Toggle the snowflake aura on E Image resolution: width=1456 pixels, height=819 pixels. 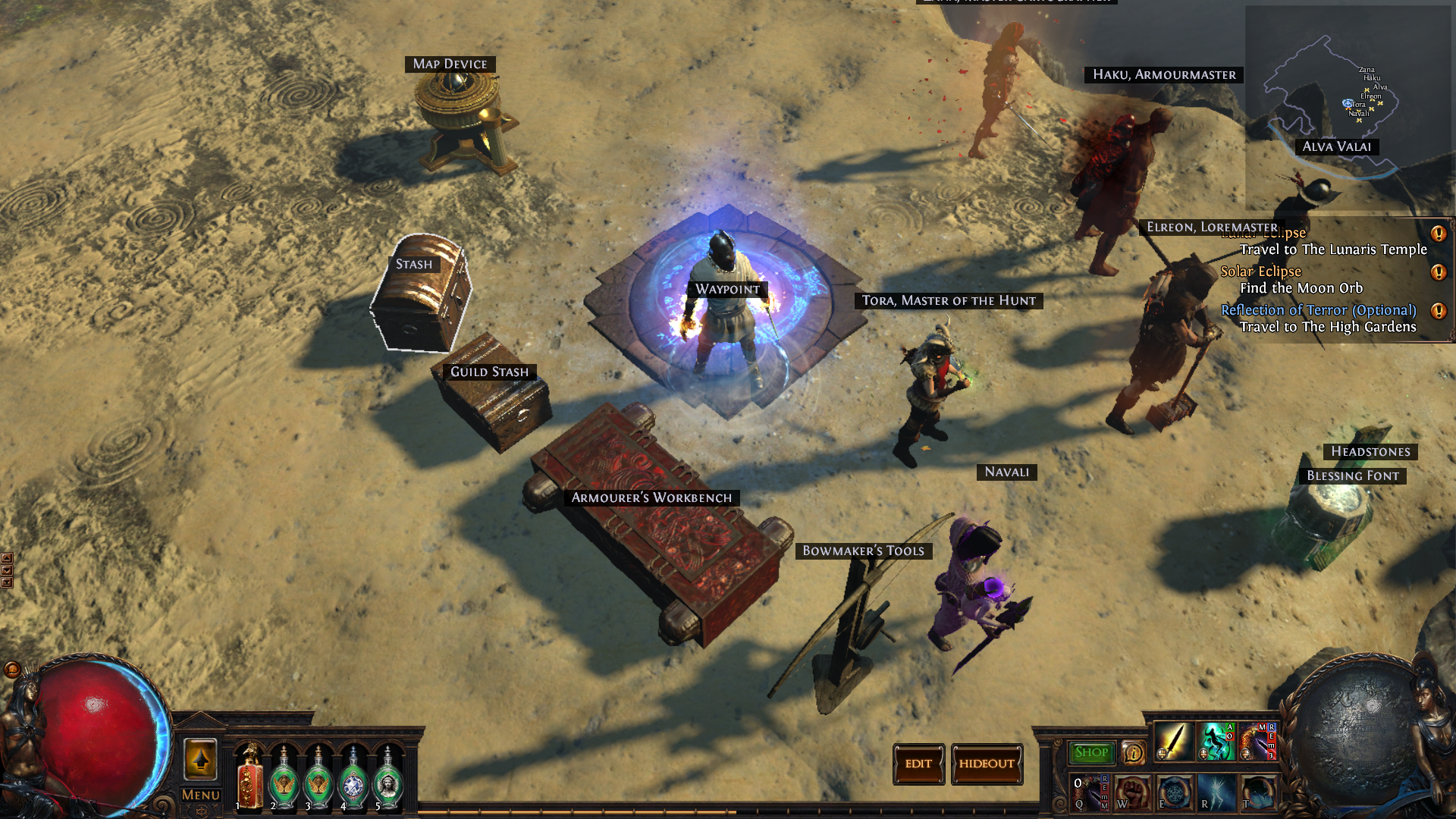(1175, 792)
